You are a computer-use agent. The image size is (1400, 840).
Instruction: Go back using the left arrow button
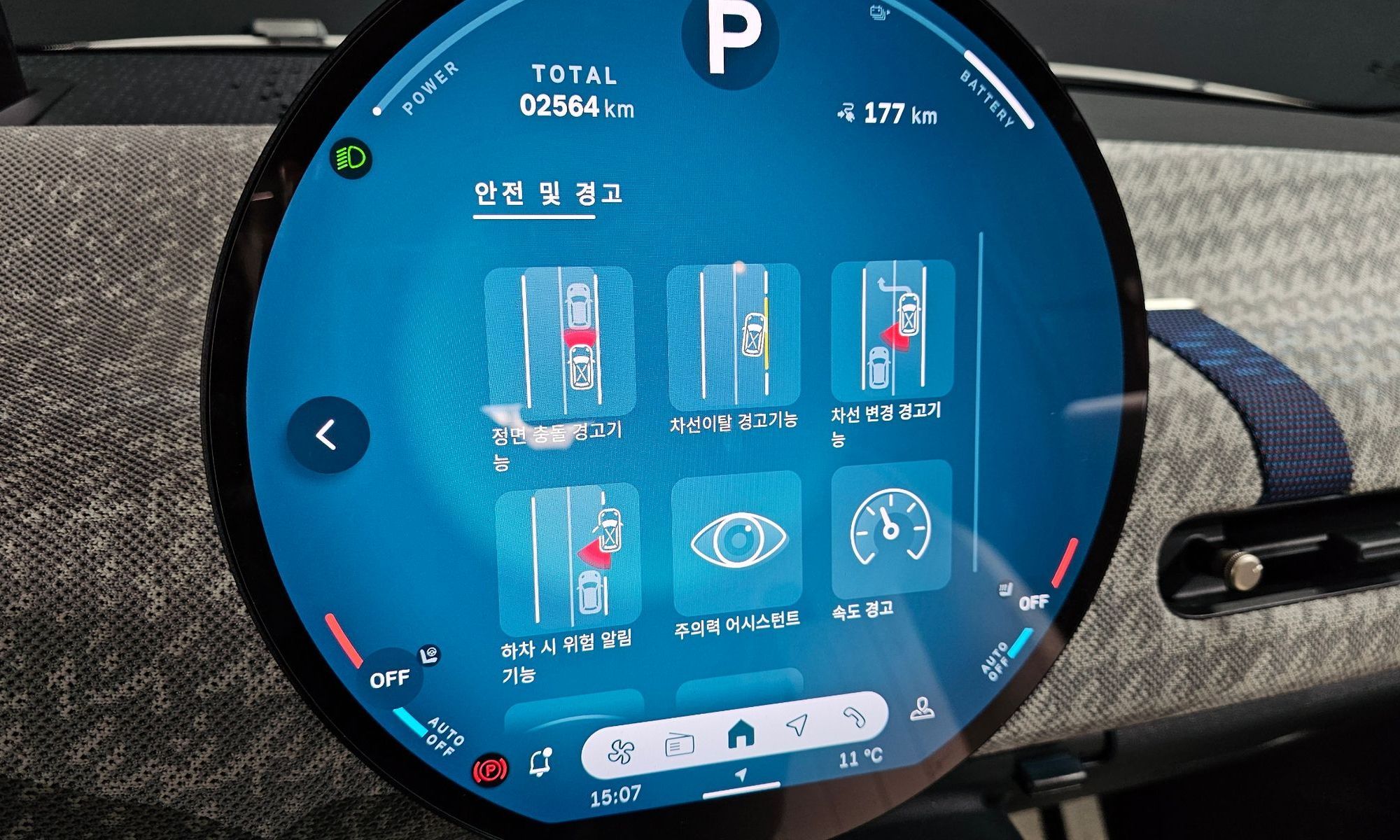(327, 435)
